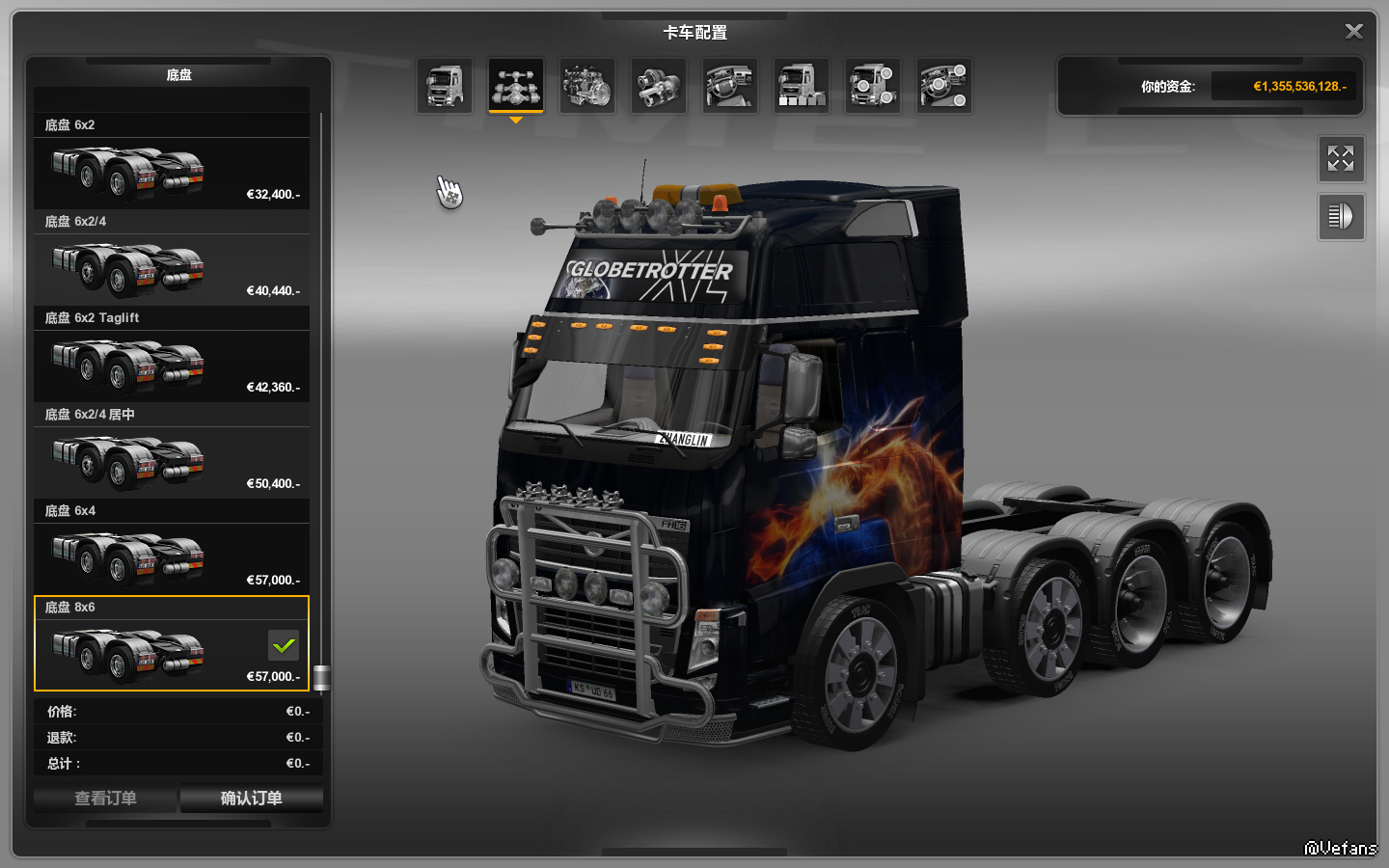Pick the 6x2 Taglift chassis option
Viewport: 1389px width, 868px height.
click(x=172, y=366)
